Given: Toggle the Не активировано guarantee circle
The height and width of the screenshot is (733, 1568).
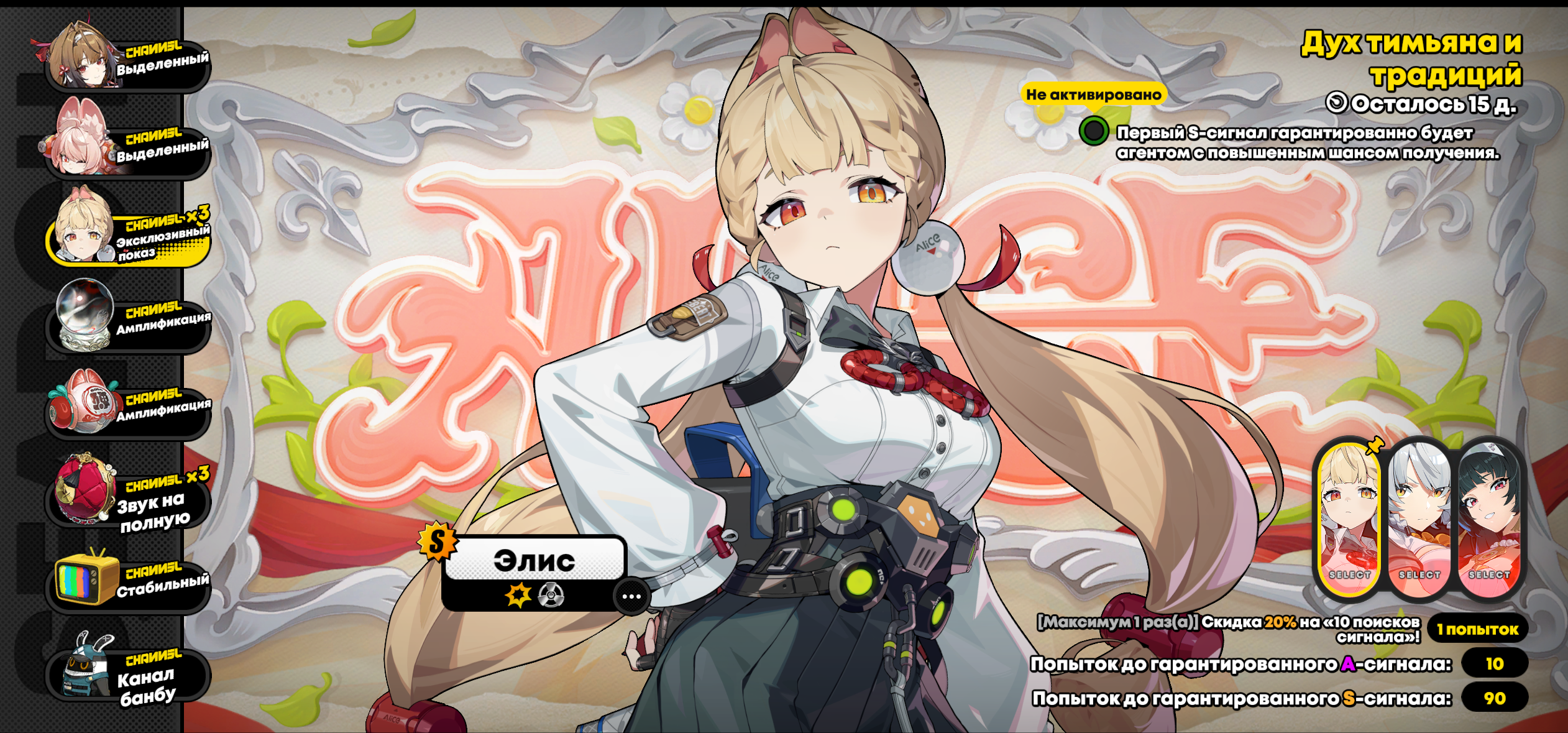Looking at the screenshot, I should (x=1094, y=131).
